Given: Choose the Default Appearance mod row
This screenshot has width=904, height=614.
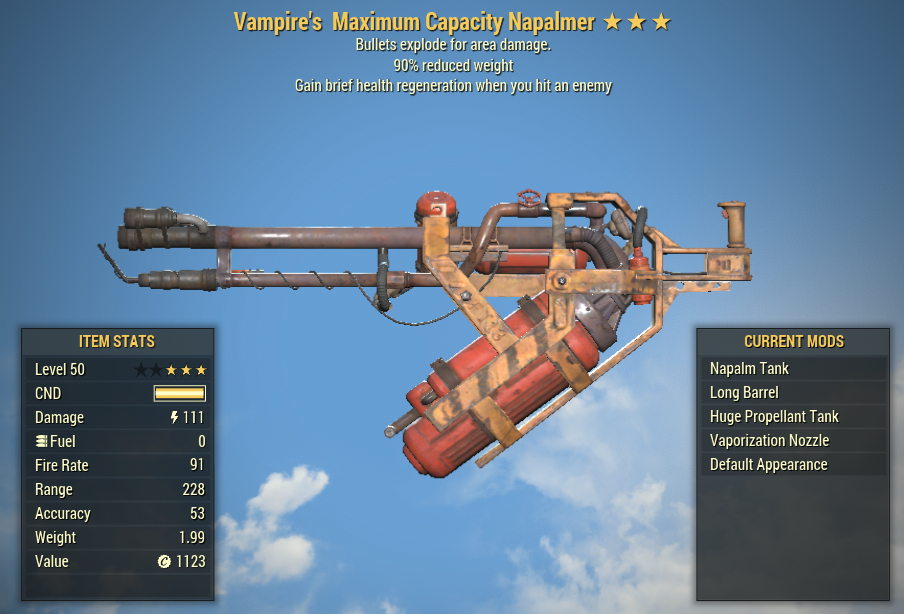Looking at the screenshot, I should click(792, 464).
